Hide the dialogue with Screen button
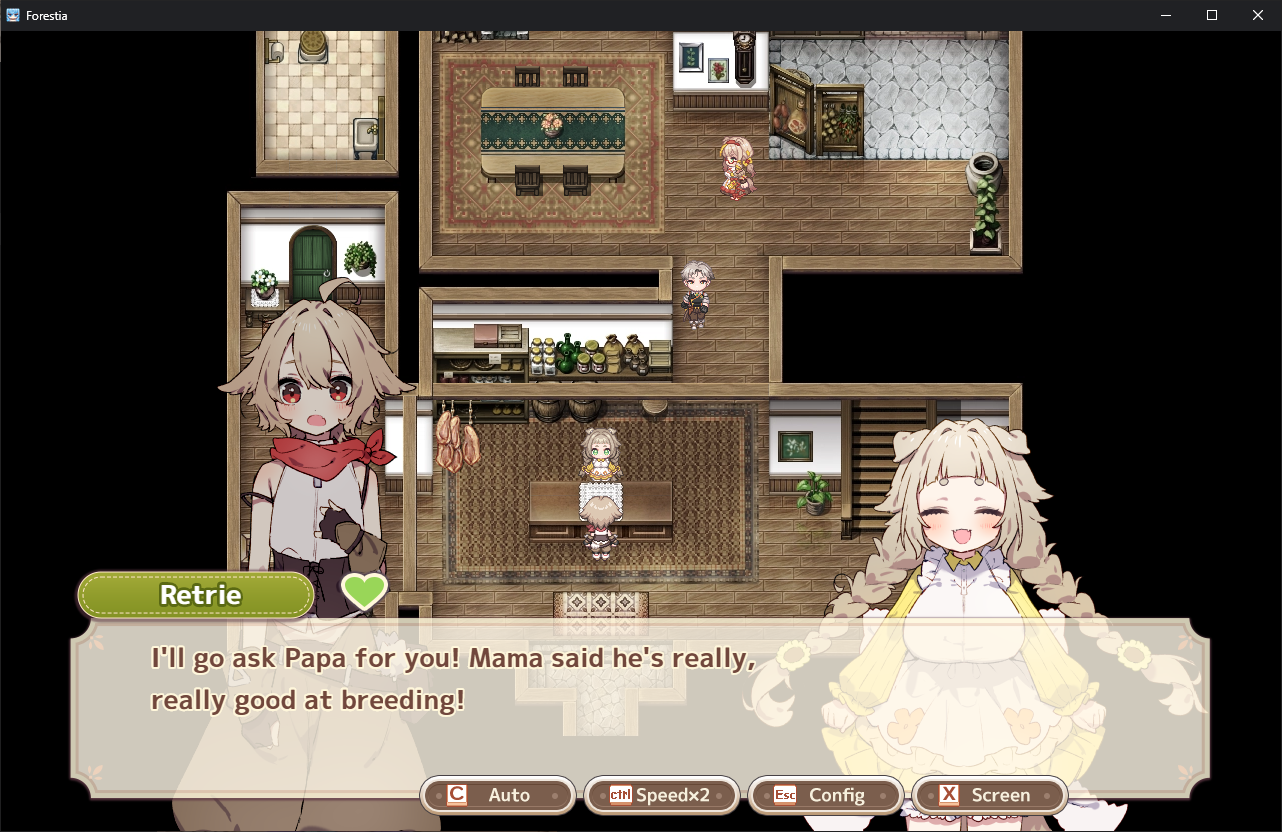Screen dimensions: 1282x832 [x=989, y=795]
